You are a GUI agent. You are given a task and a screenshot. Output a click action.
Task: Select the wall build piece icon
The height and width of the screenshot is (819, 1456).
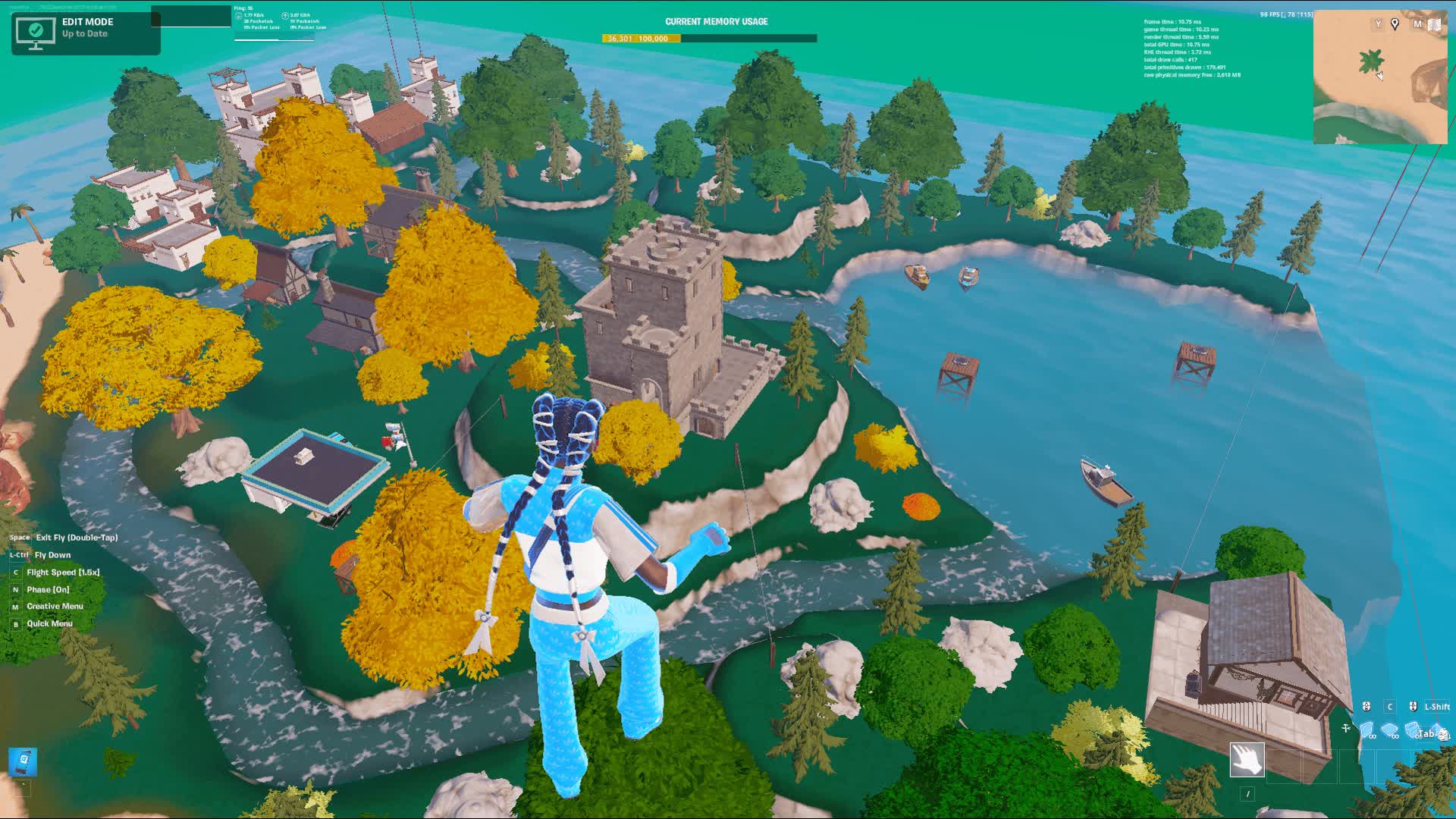(1367, 730)
